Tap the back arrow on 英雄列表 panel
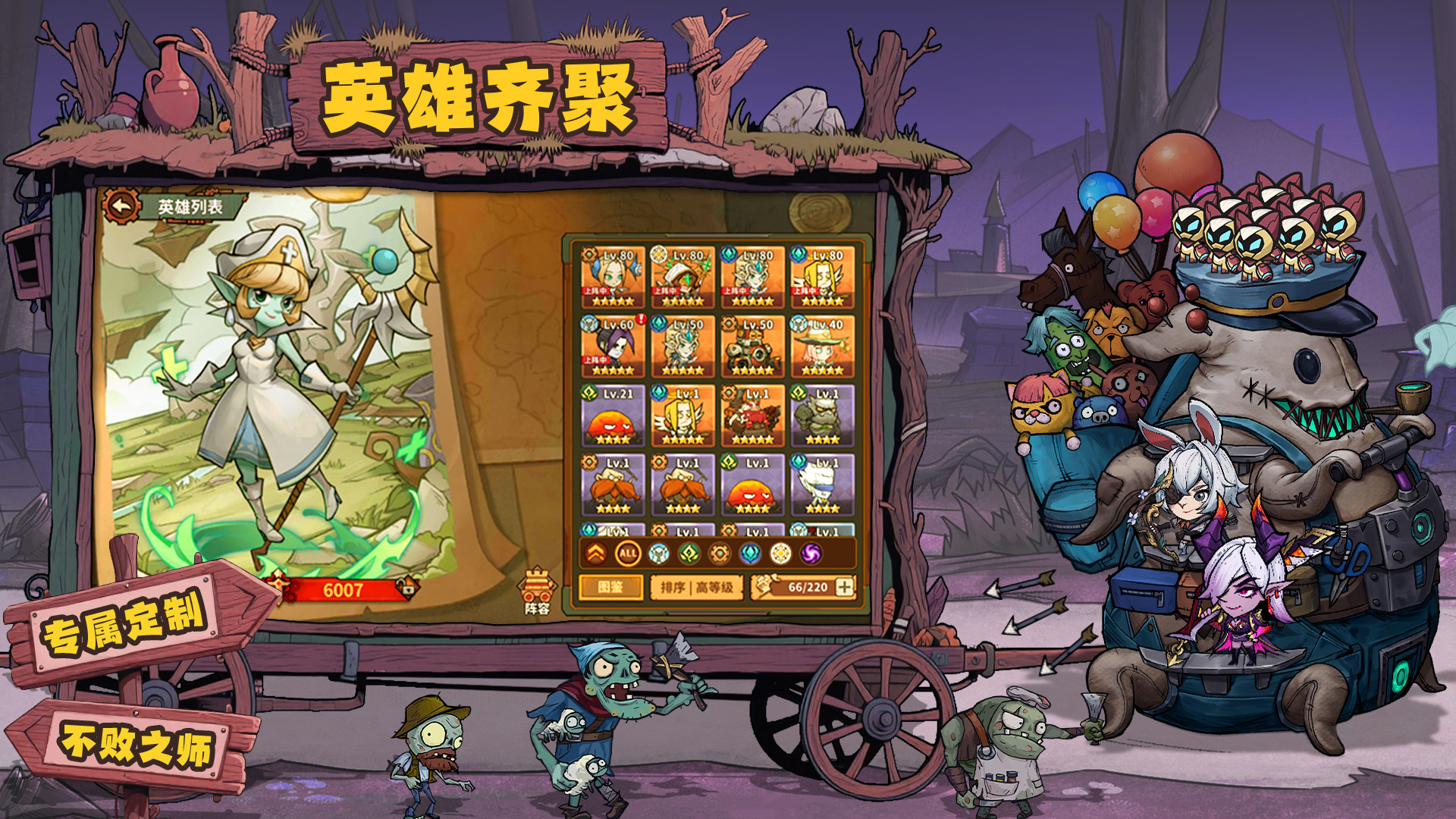The height and width of the screenshot is (819, 1456). coord(120,203)
